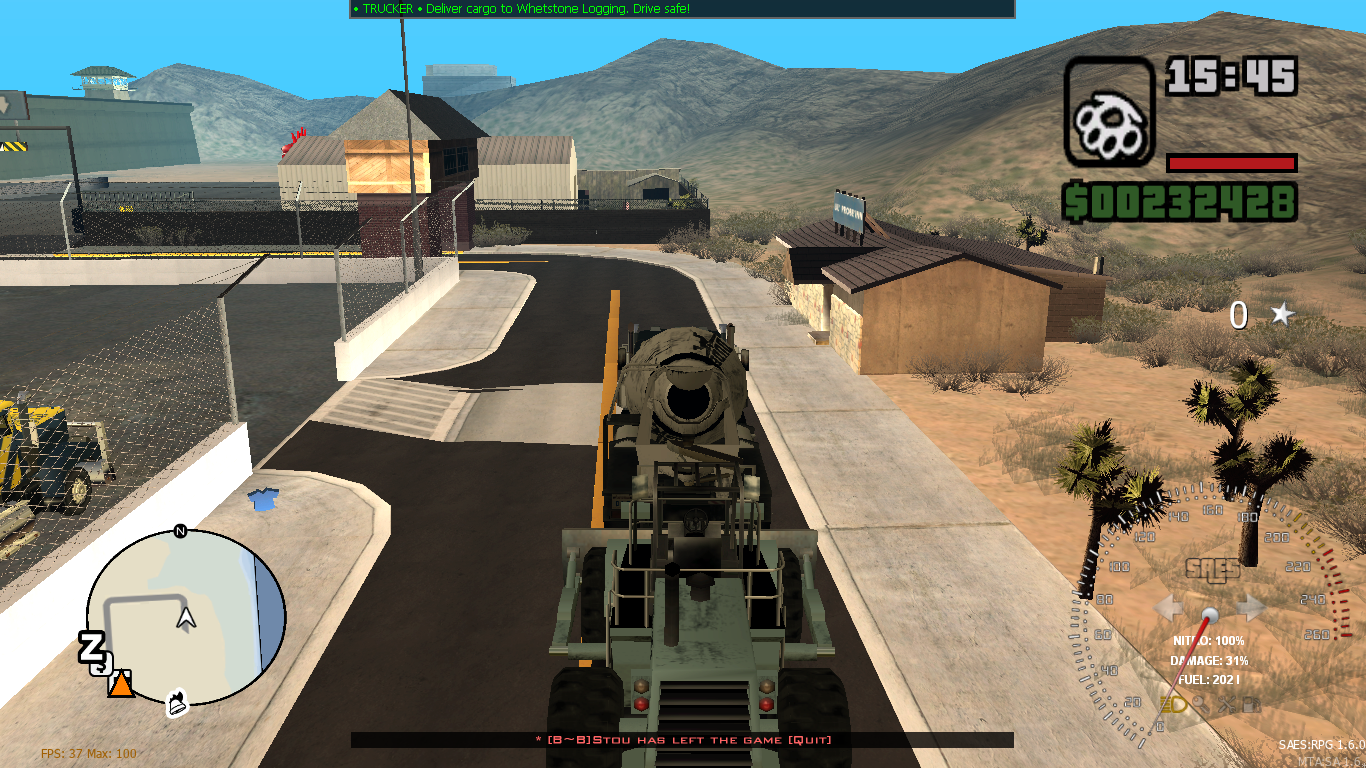Click the bell blip on the minimap
The width and height of the screenshot is (1366, 768).
click(176, 701)
